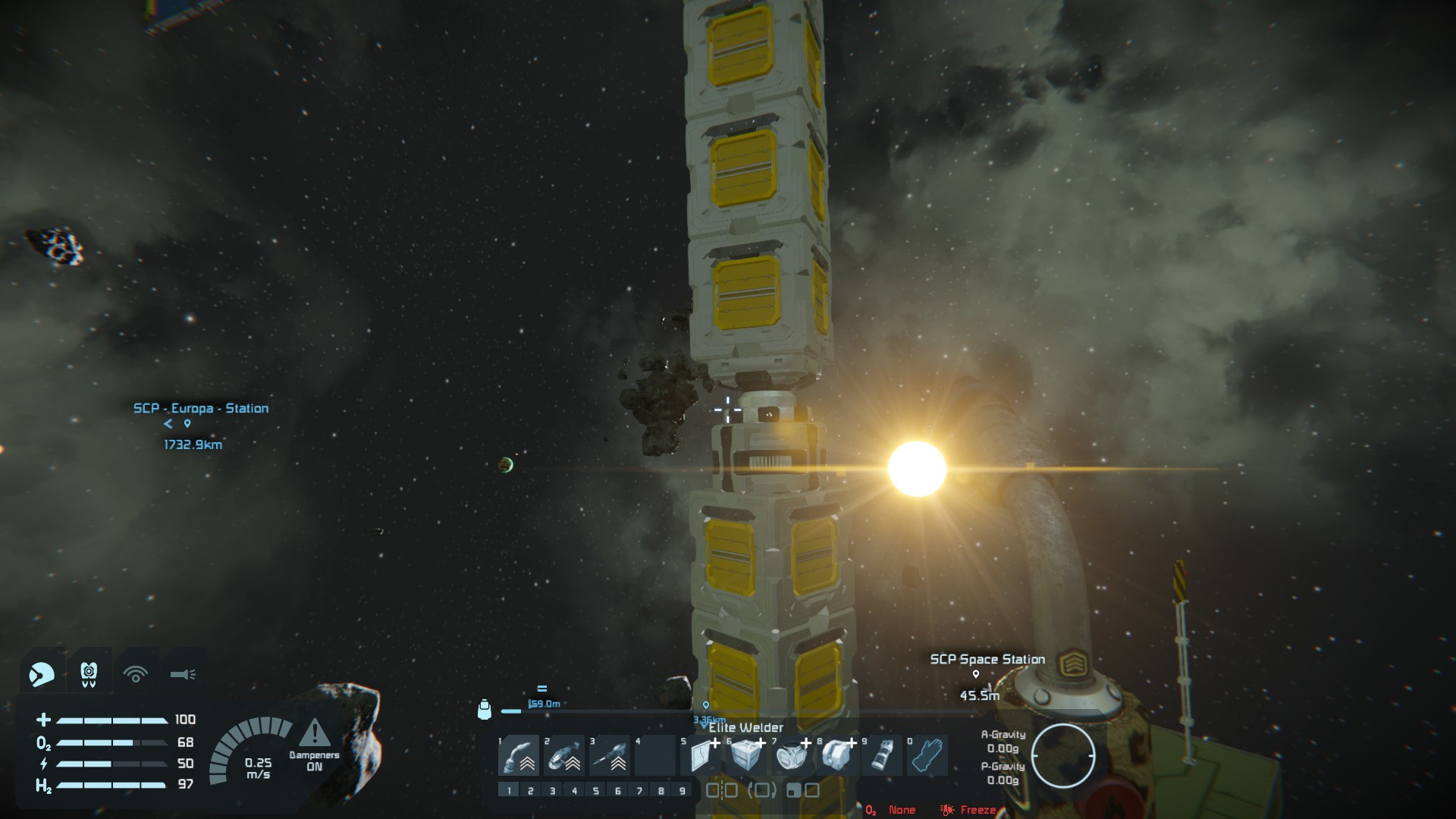The image size is (1456, 819).
Task: Select the curved block in slot 8
Action: tap(837, 755)
